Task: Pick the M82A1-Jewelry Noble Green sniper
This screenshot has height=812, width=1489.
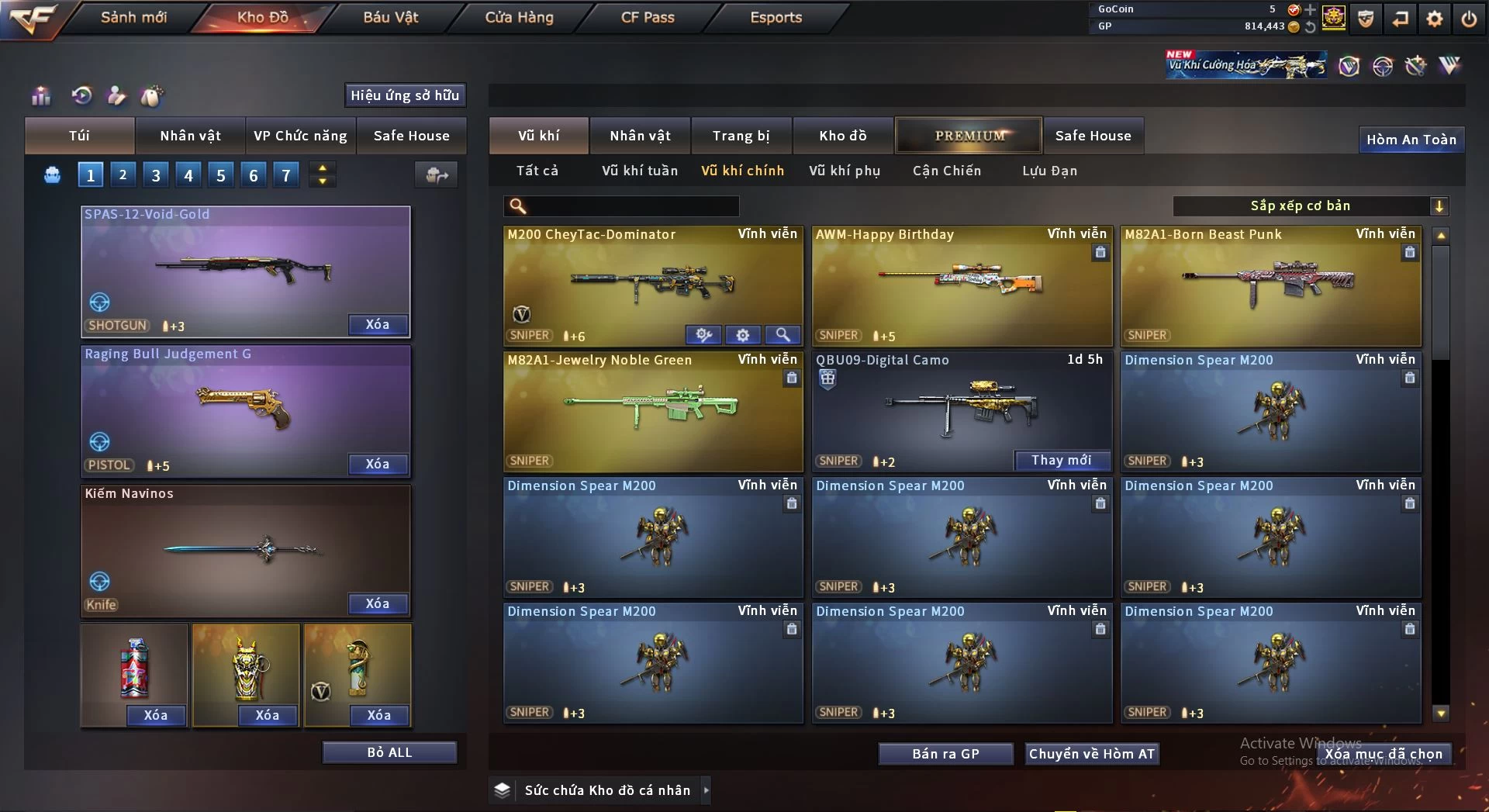Action: pyautogui.click(x=652, y=411)
